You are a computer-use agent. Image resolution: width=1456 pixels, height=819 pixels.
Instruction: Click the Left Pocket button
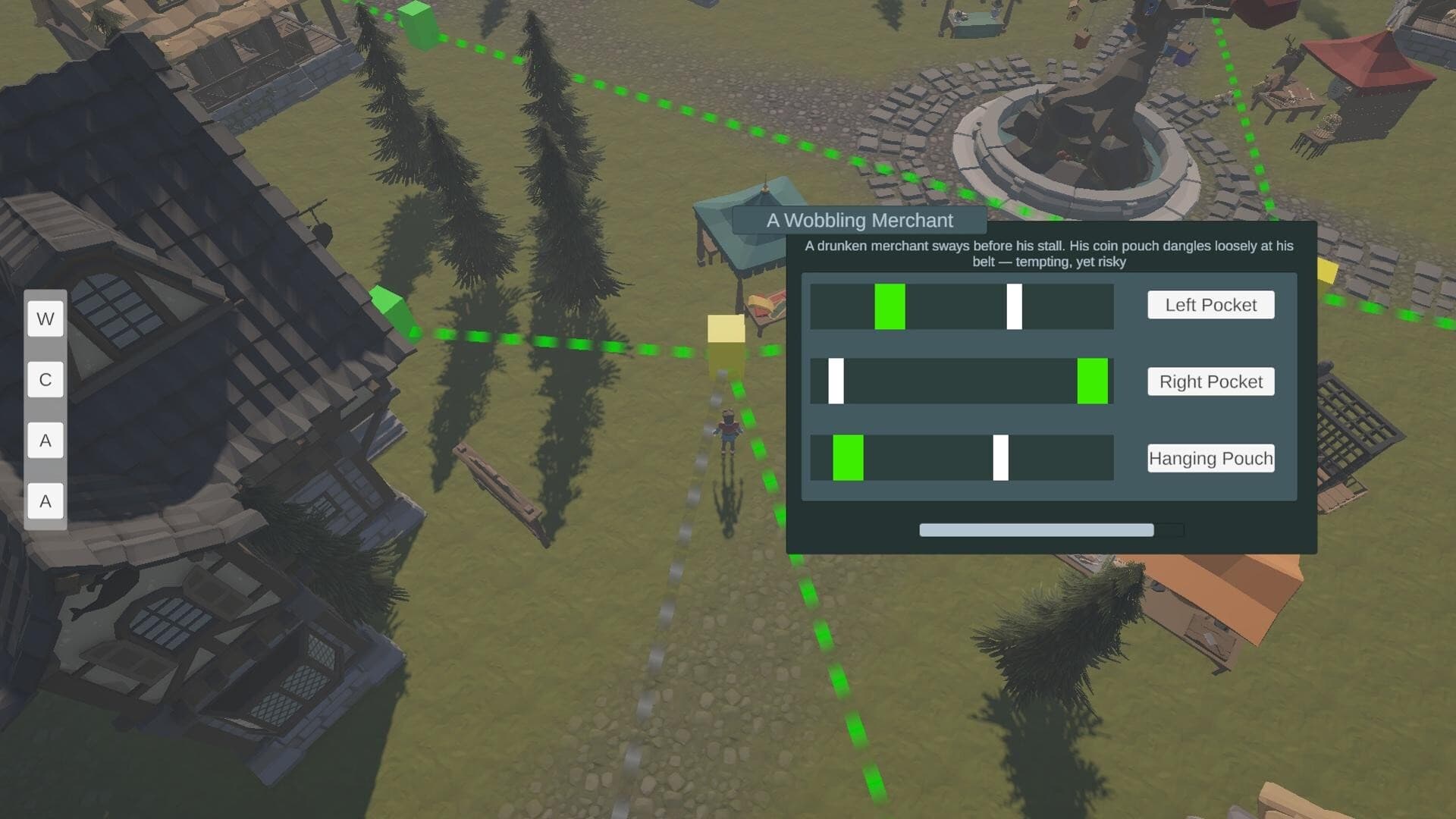click(x=1210, y=305)
